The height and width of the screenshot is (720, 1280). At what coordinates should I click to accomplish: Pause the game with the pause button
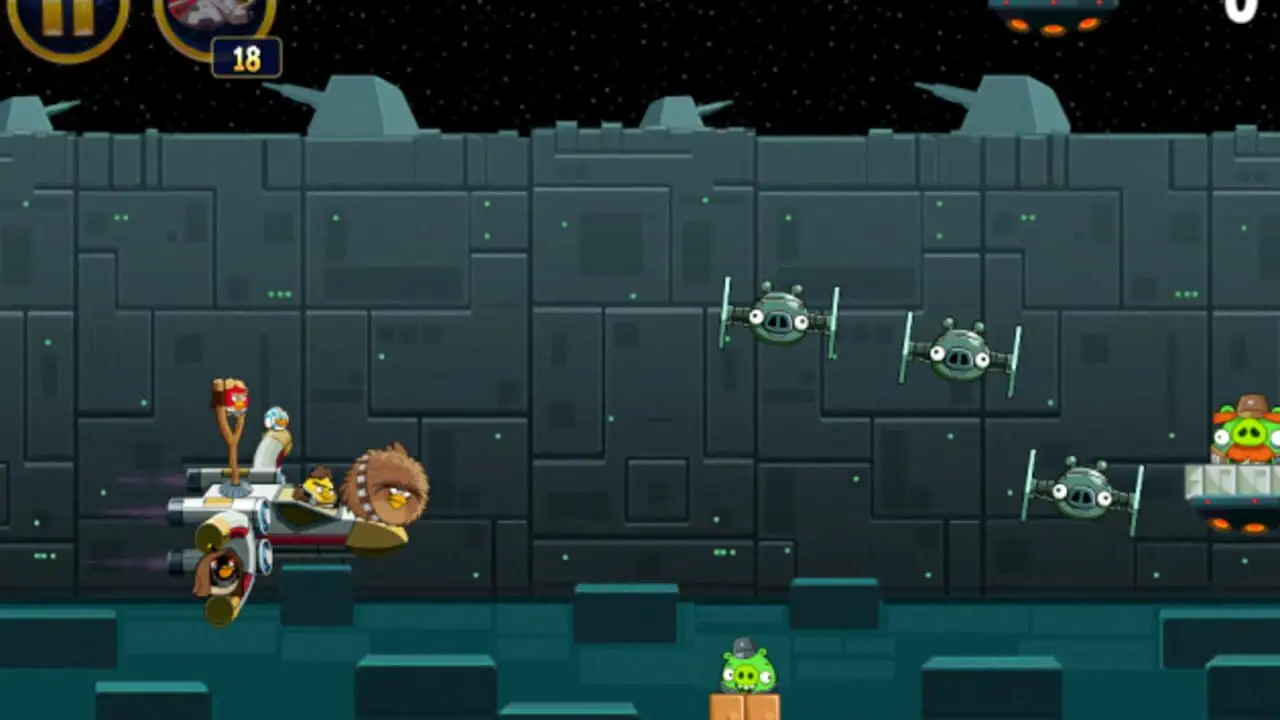click(68, 17)
